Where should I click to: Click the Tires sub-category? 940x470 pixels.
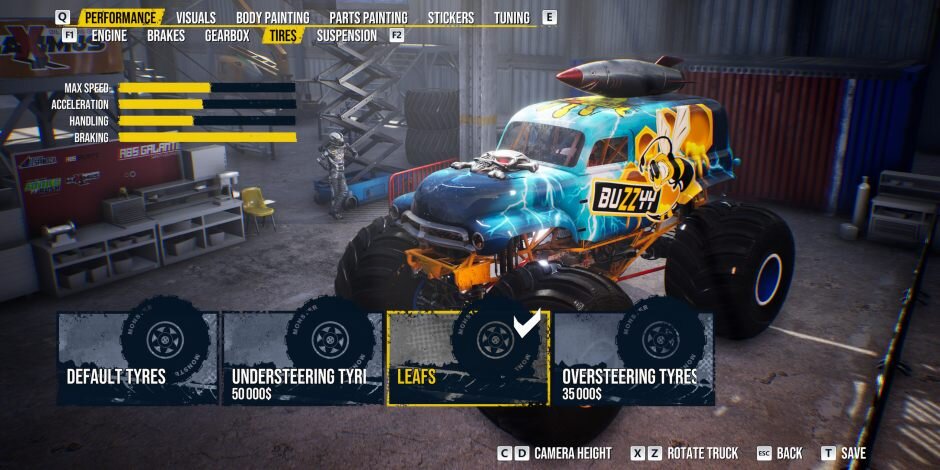[284, 36]
